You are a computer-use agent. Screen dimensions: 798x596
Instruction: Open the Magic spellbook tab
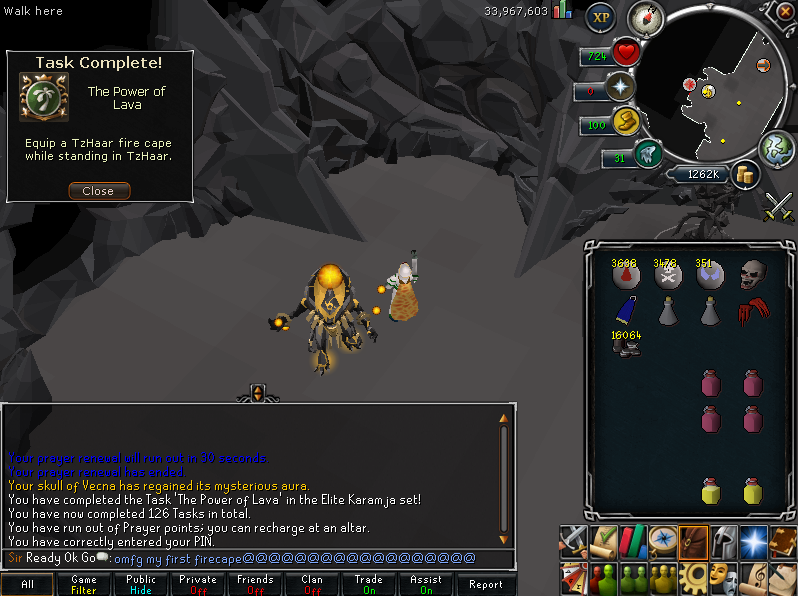753,541
